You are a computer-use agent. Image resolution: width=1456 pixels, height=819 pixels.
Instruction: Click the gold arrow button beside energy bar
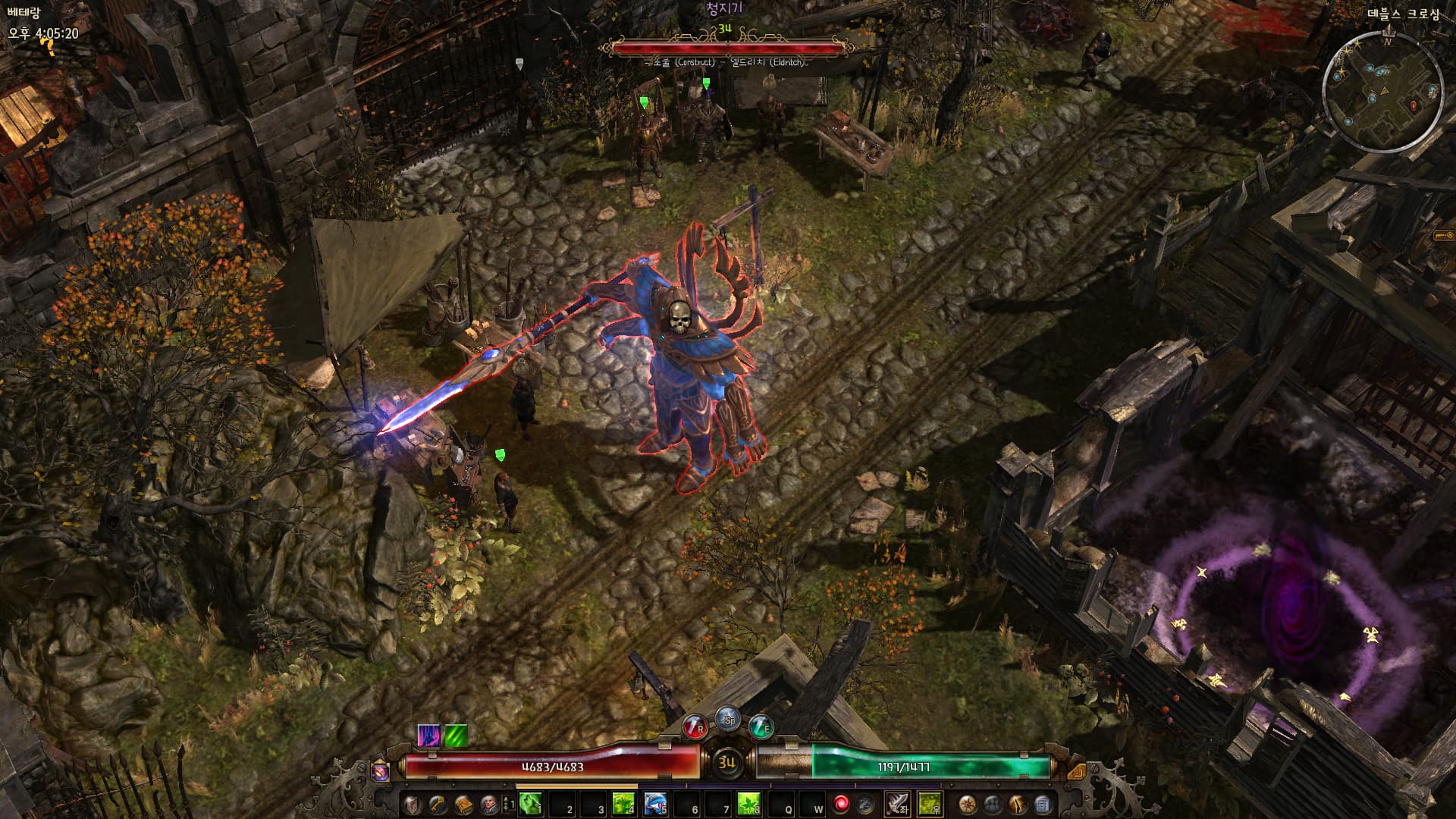[x=1075, y=771]
